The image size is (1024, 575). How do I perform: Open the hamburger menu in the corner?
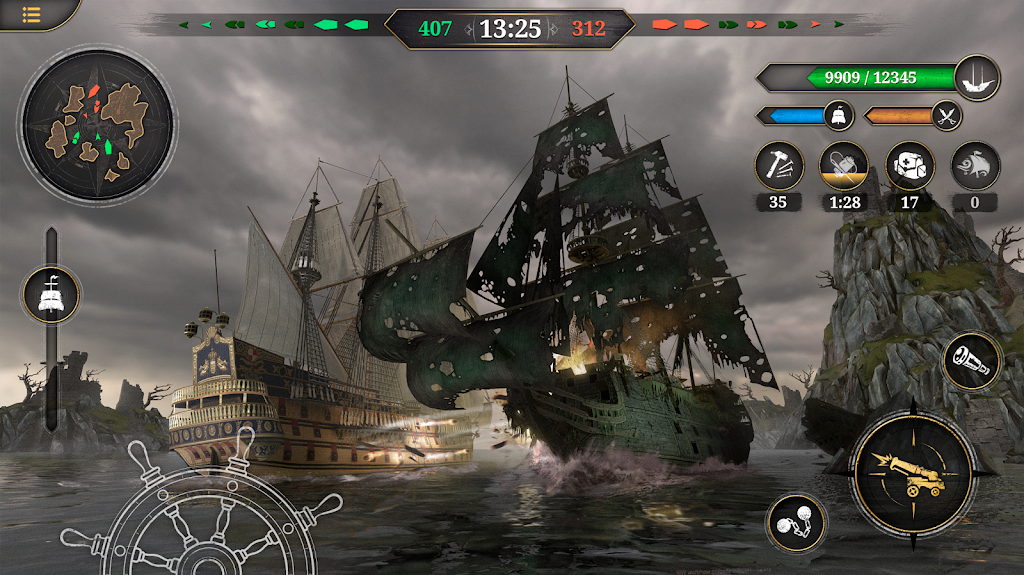coord(31,14)
